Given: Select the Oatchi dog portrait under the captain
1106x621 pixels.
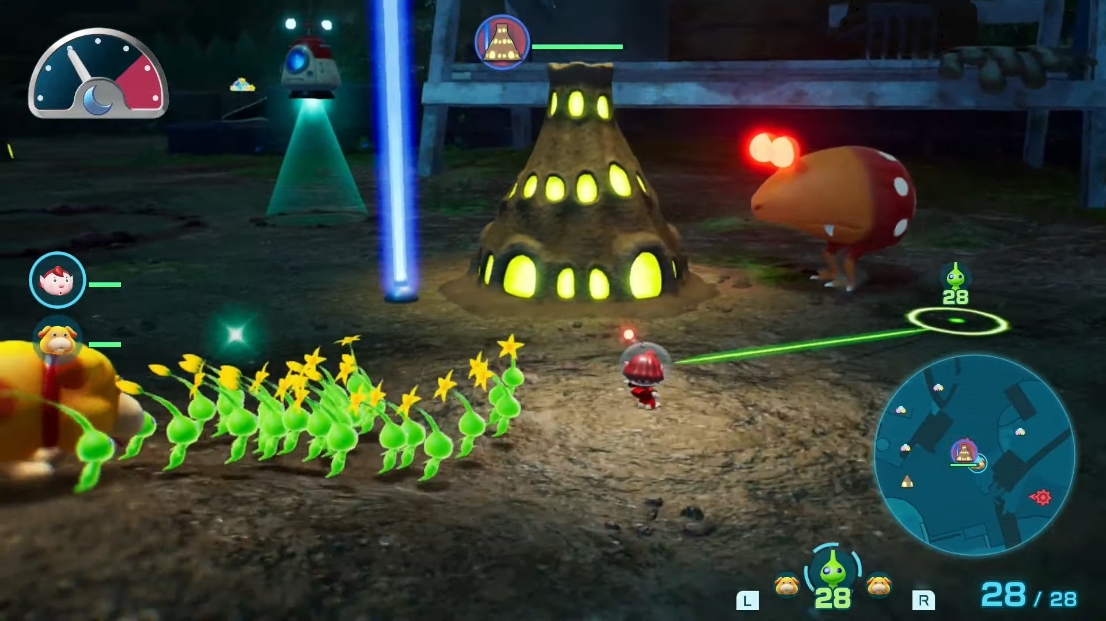Looking at the screenshot, I should (x=57, y=342).
